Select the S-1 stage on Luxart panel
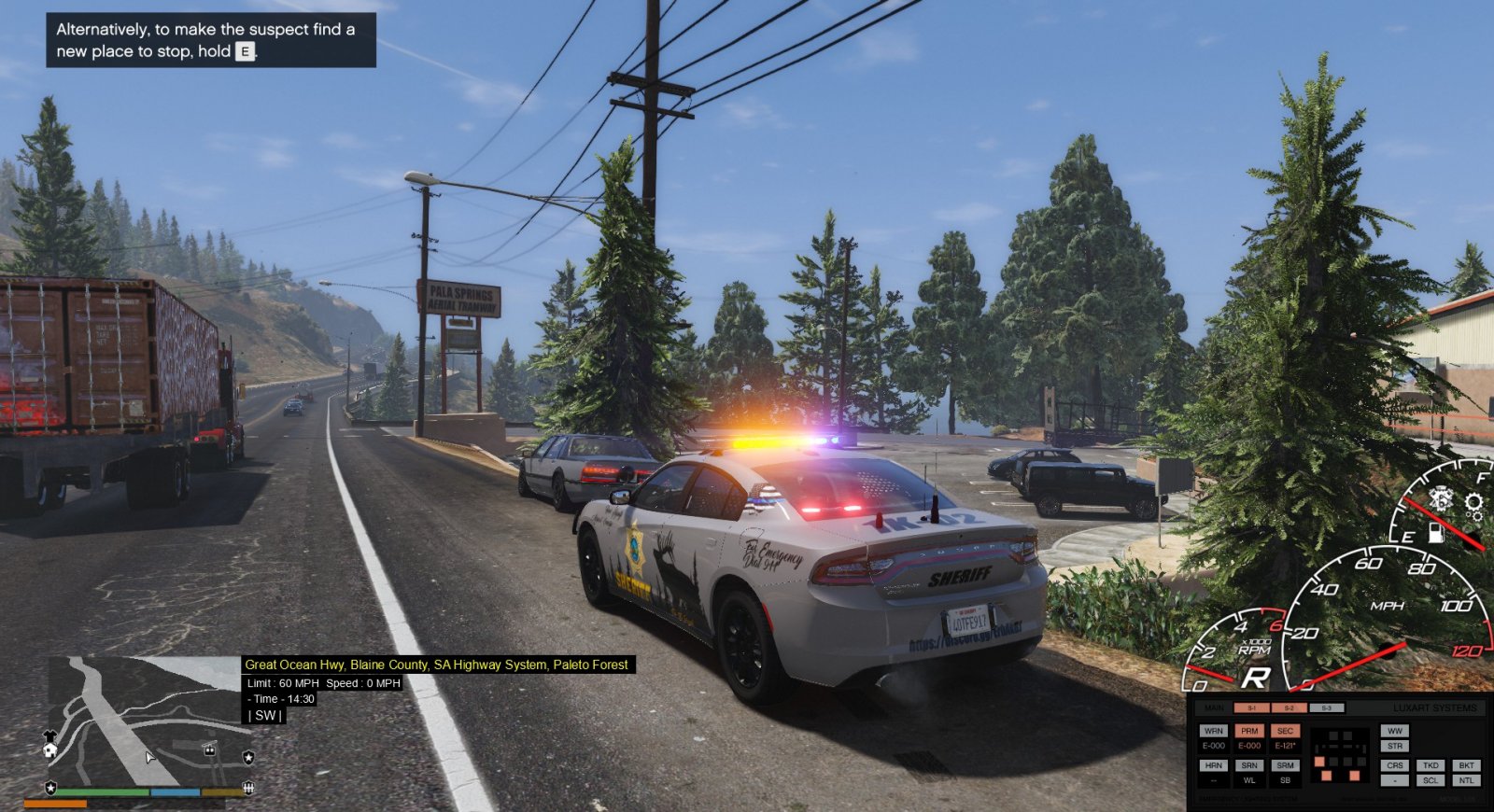Screen dimensions: 1494x812 tap(1251, 708)
